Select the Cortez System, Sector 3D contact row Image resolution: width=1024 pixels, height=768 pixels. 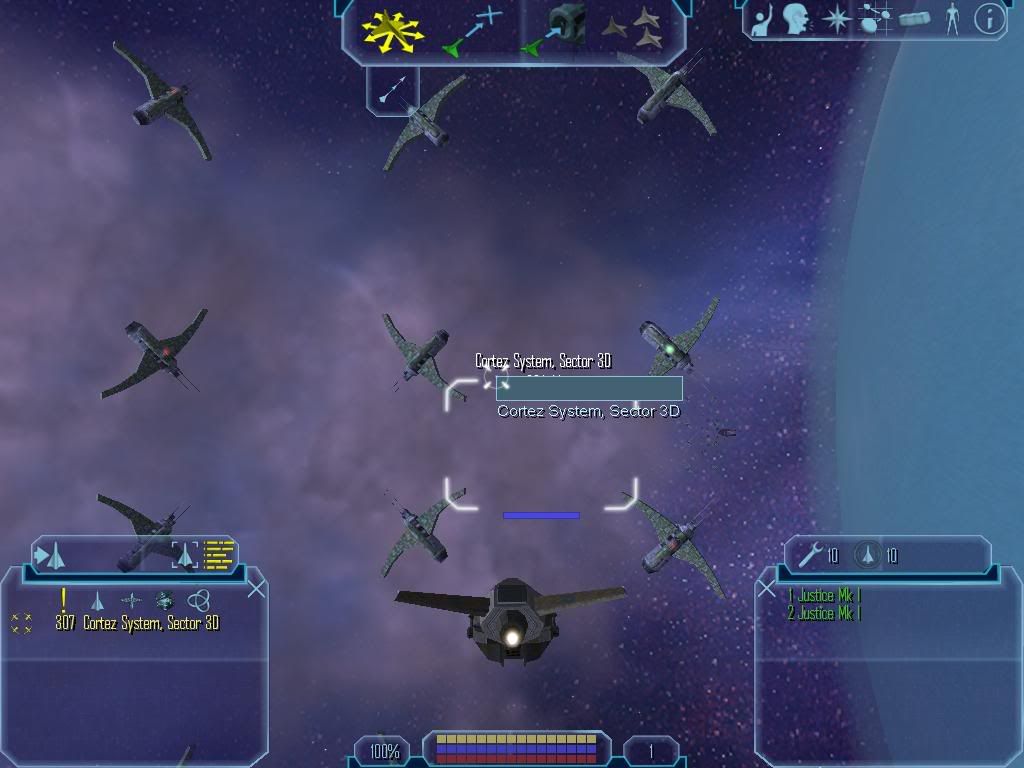[x=150, y=624]
